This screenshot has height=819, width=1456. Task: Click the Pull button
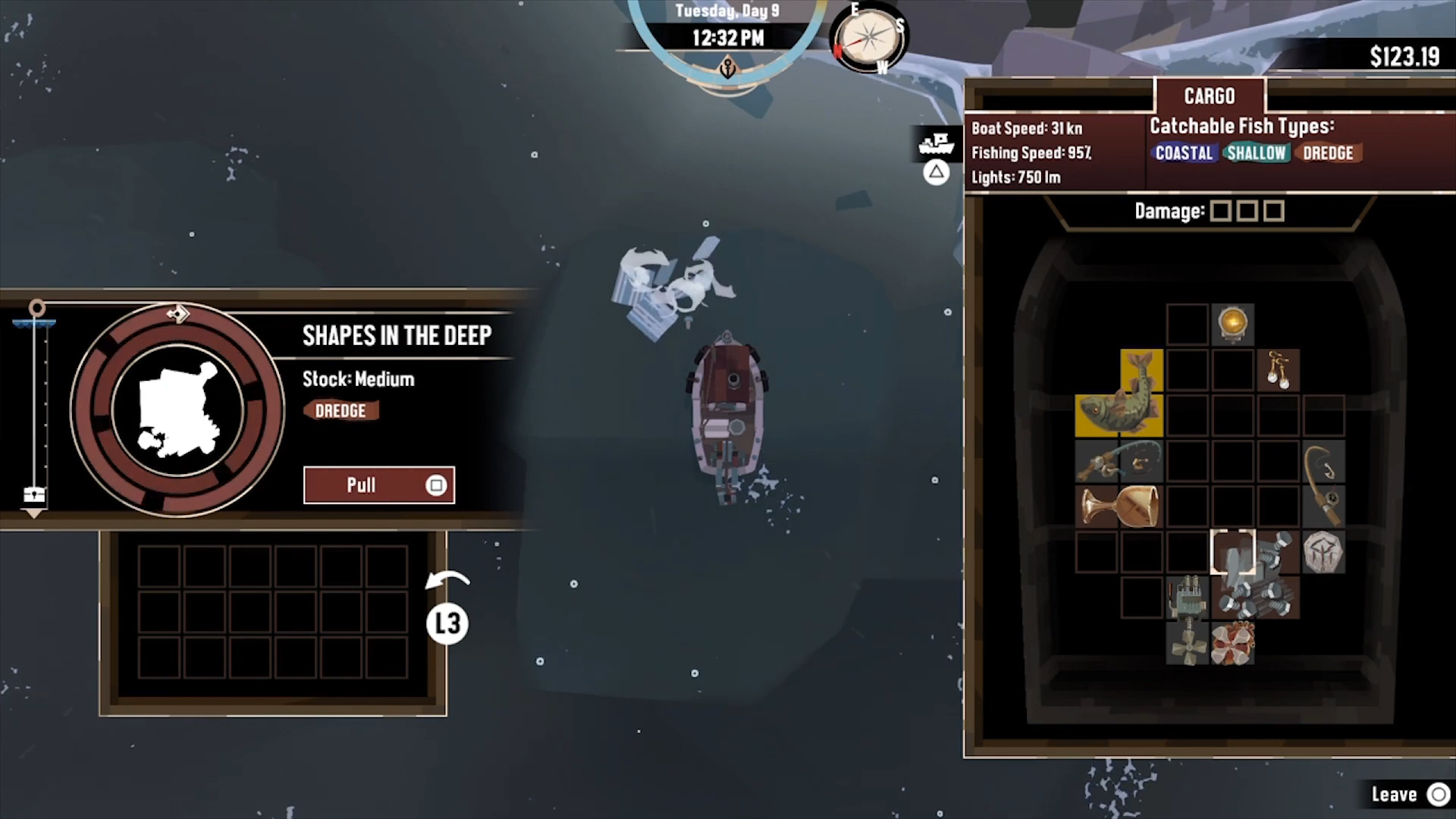tap(378, 485)
